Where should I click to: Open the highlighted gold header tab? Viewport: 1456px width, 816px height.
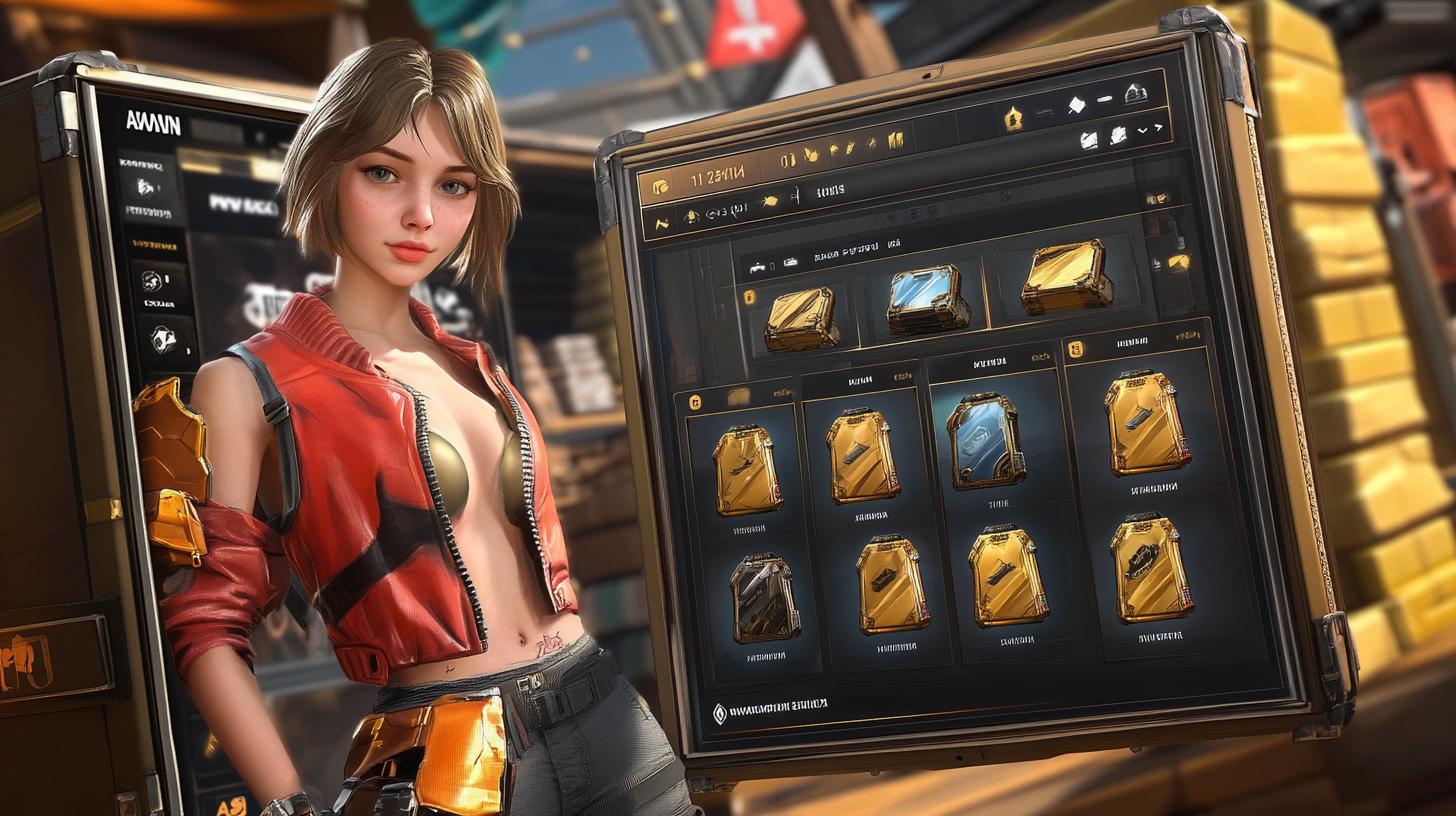click(700, 179)
